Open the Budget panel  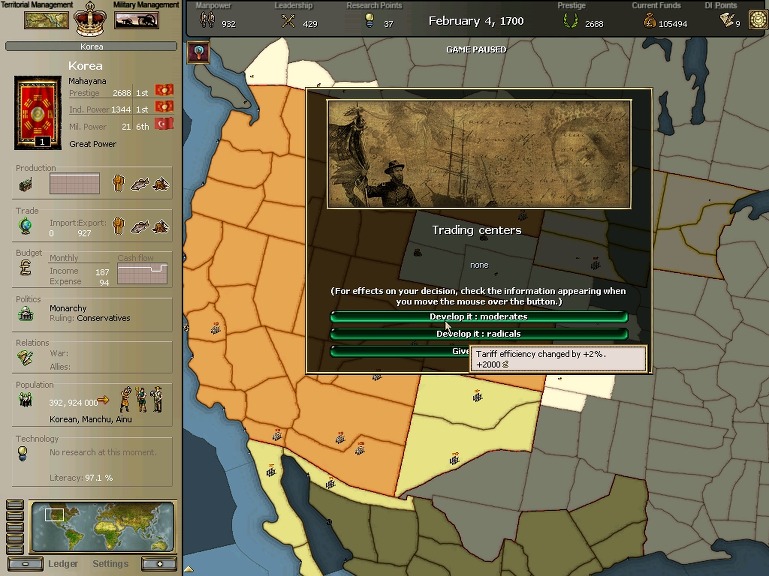coord(26,268)
